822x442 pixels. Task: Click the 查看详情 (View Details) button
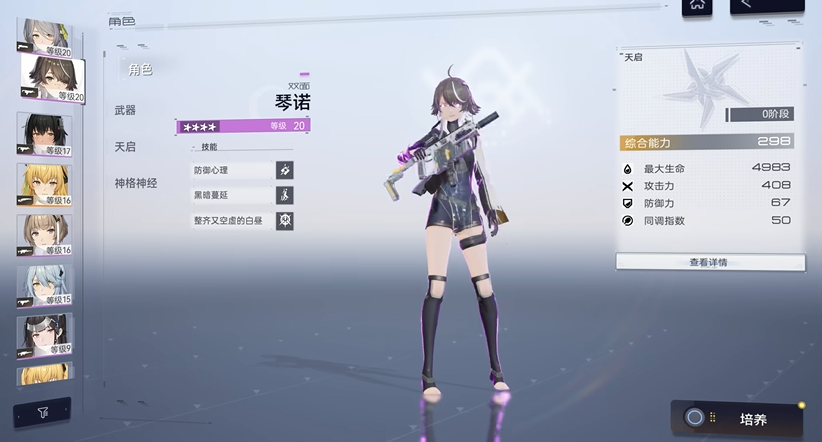[709, 262]
